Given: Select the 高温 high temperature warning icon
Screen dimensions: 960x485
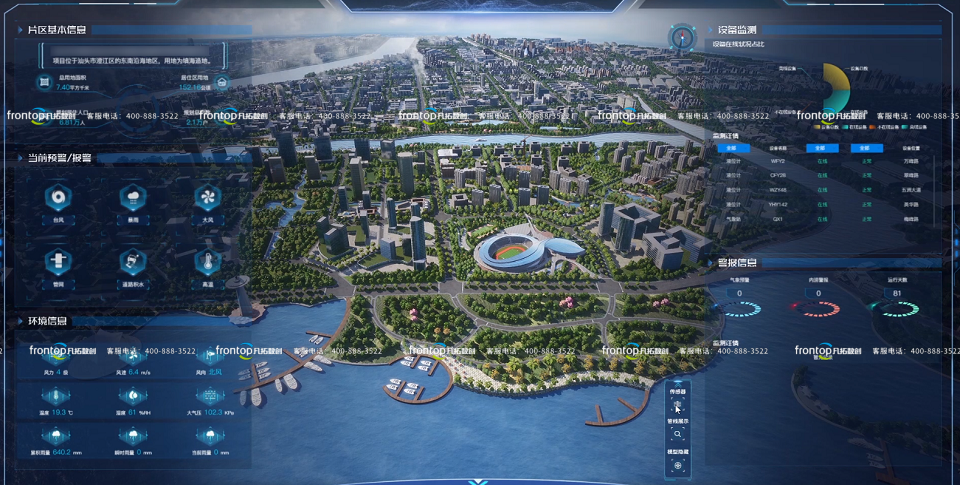Looking at the screenshot, I should point(207,261).
